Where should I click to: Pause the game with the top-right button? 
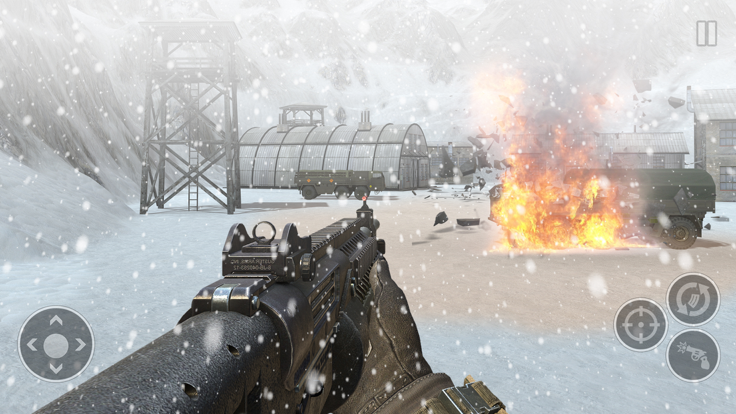pos(706,33)
